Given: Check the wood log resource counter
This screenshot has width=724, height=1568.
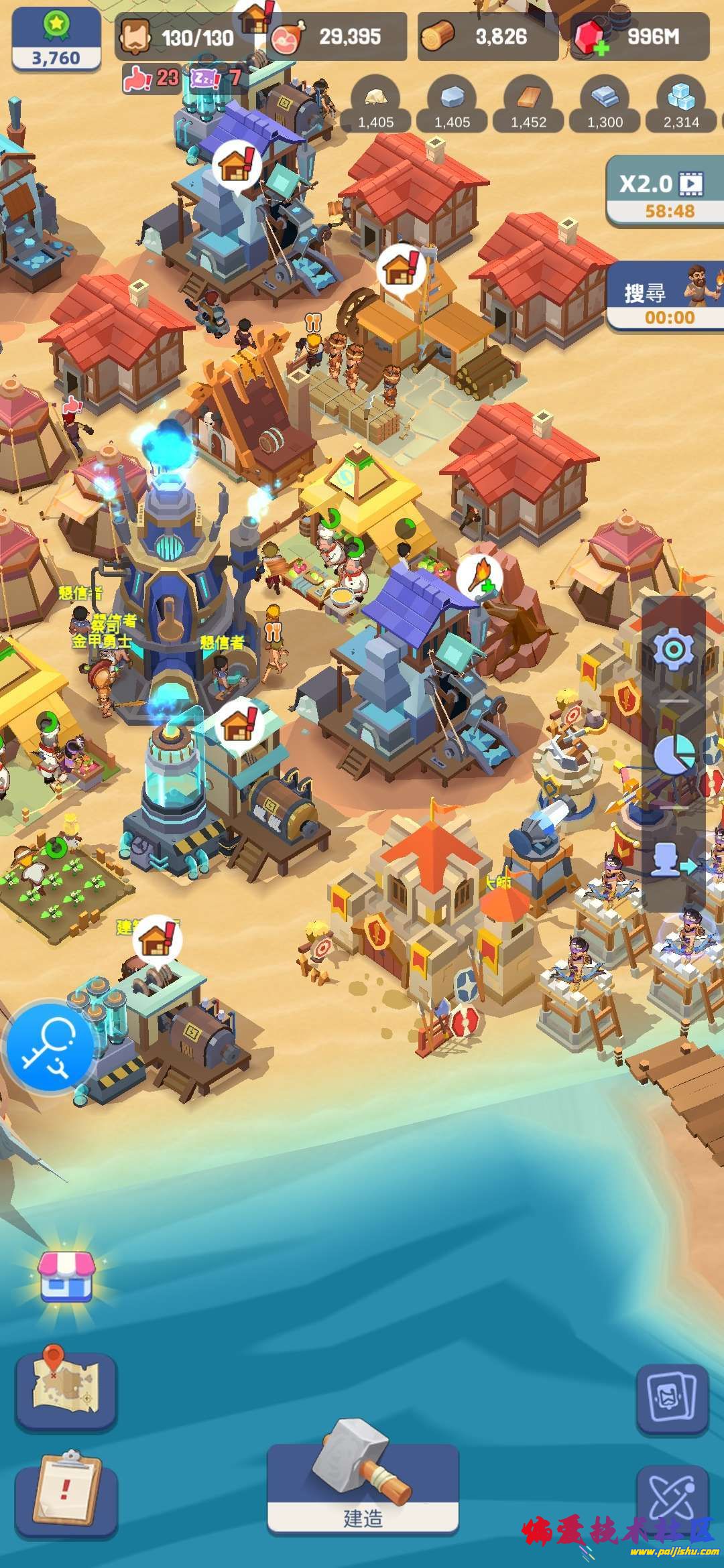Looking at the screenshot, I should point(487,37).
